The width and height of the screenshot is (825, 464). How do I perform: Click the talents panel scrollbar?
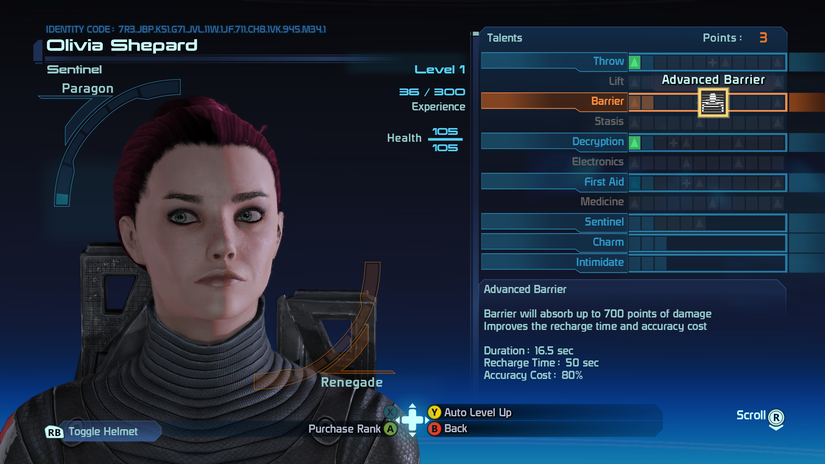click(x=475, y=150)
